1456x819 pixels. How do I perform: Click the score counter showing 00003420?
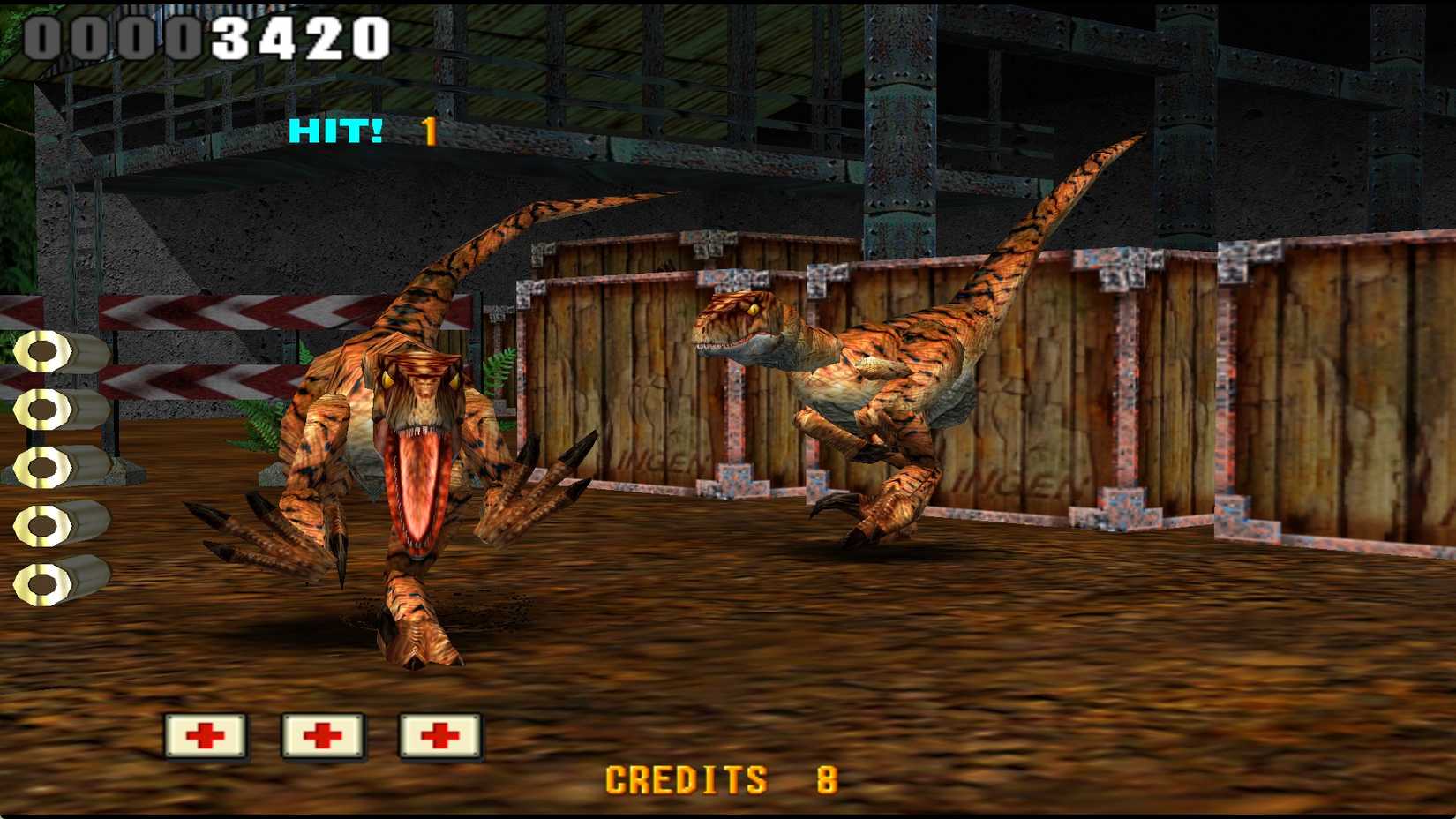(x=207, y=34)
